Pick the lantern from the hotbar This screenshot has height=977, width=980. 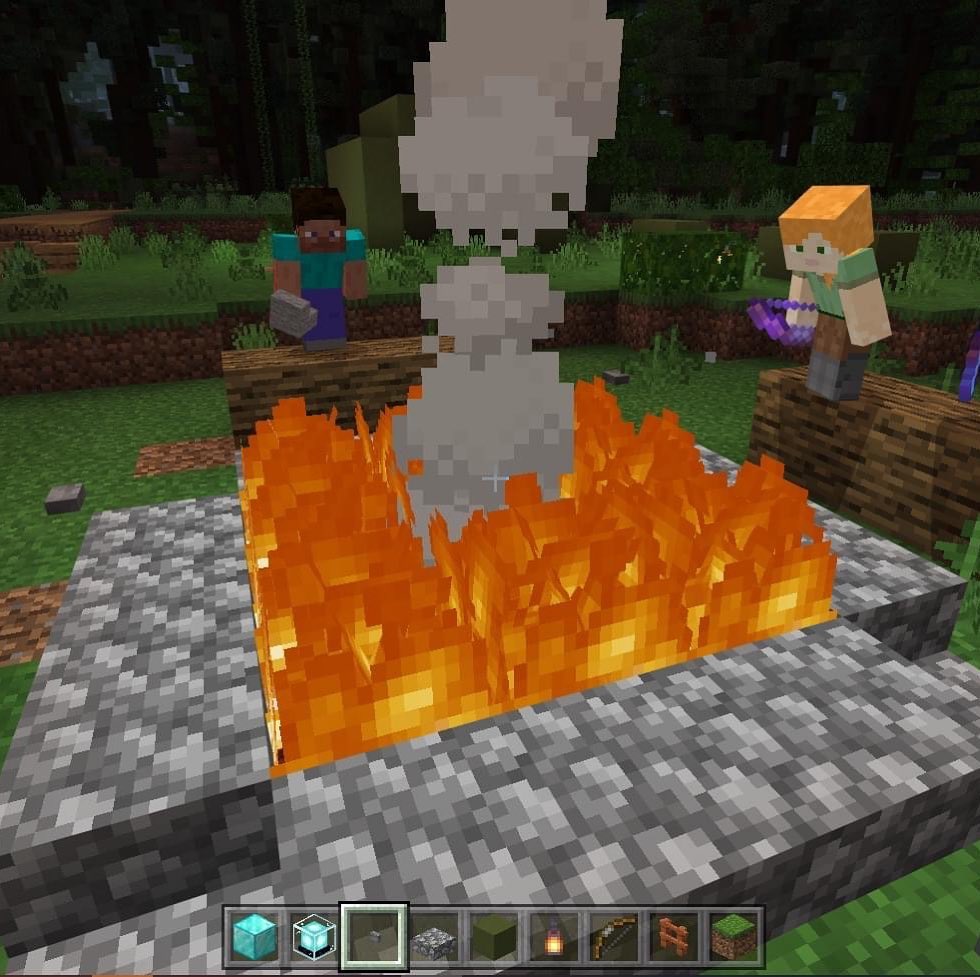coord(554,937)
